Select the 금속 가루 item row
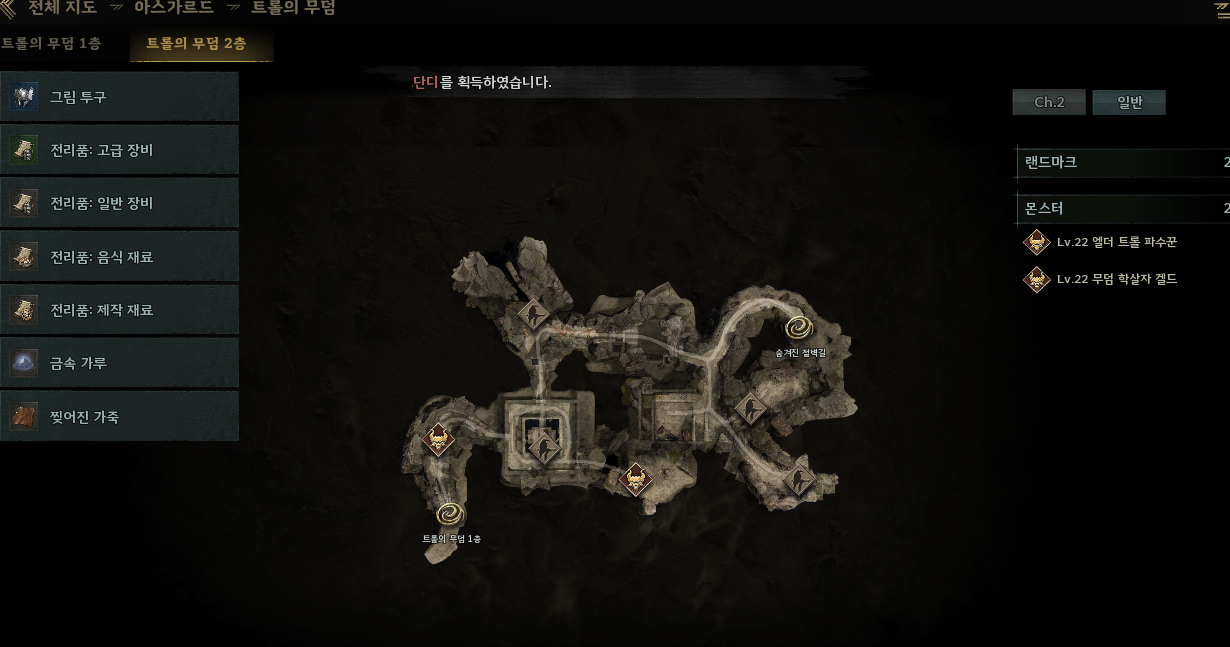The height and width of the screenshot is (647, 1230). [119, 363]
